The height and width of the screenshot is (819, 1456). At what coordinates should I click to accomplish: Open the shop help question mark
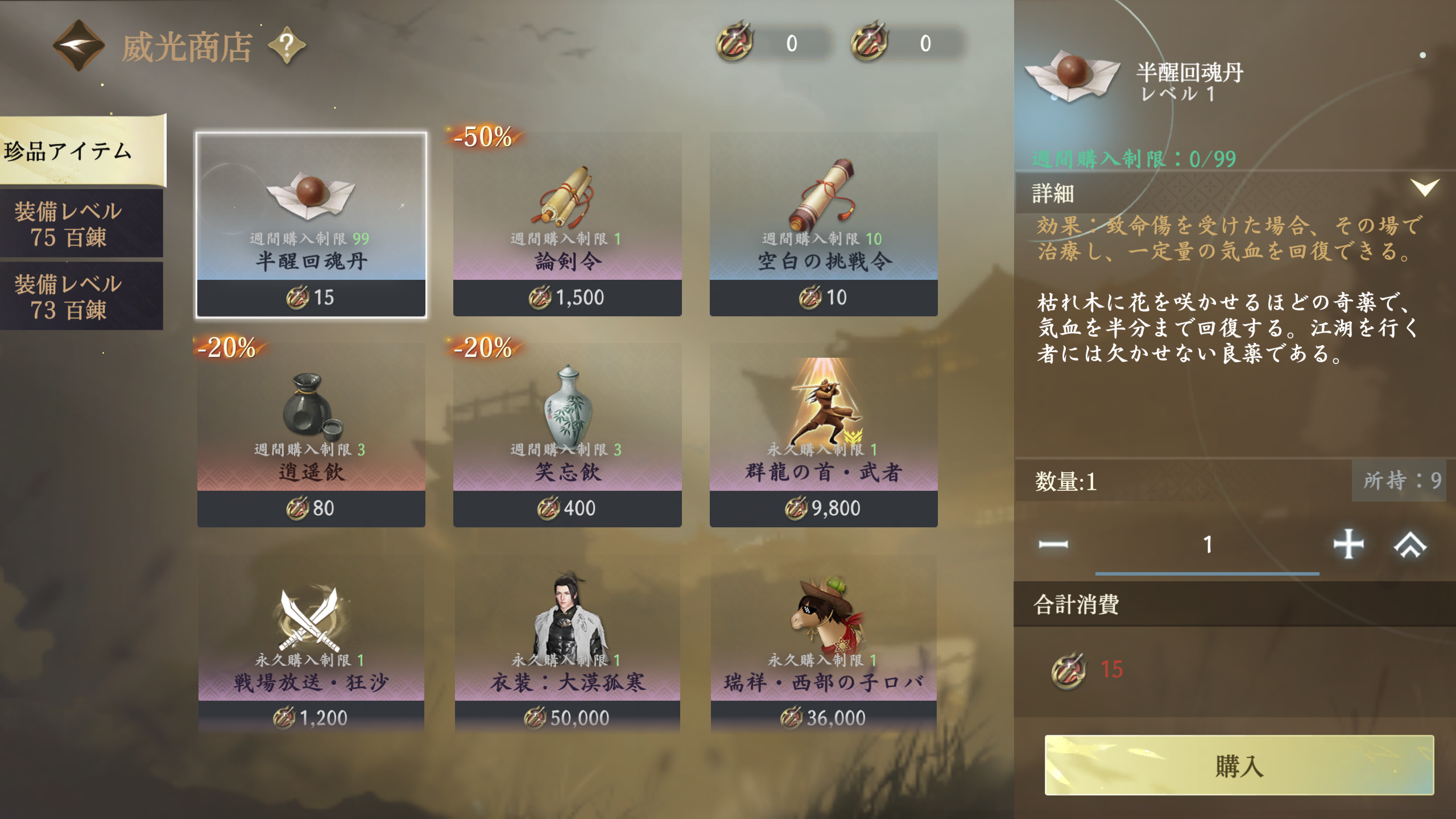pyautogui.click(x=287, y=45)
